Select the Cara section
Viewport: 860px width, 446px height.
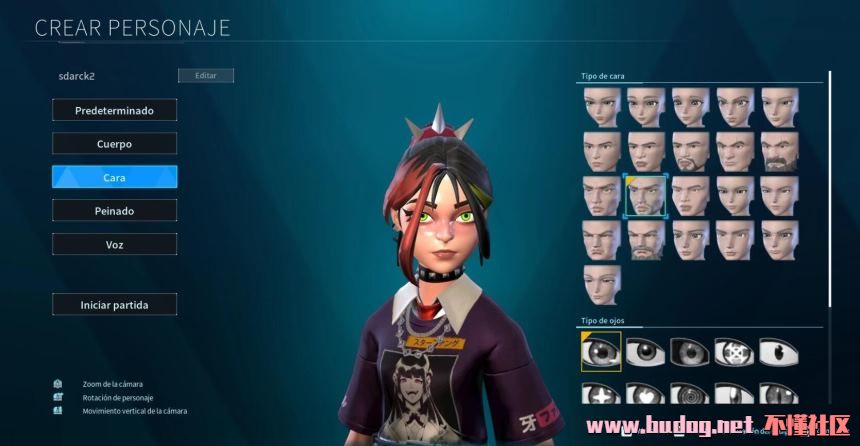(114, 177)
